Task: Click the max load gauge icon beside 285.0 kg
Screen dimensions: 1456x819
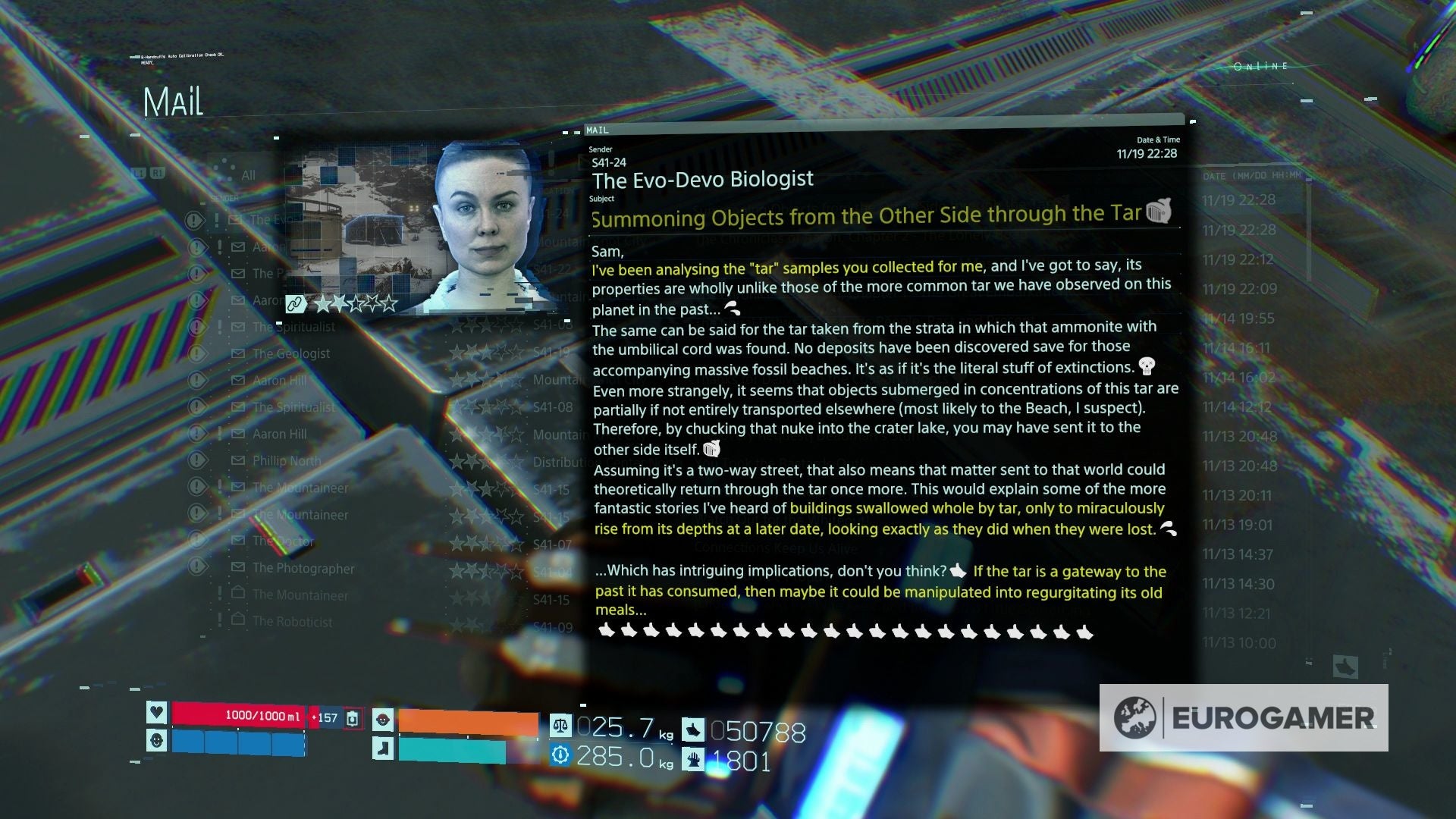Action: 560,755
